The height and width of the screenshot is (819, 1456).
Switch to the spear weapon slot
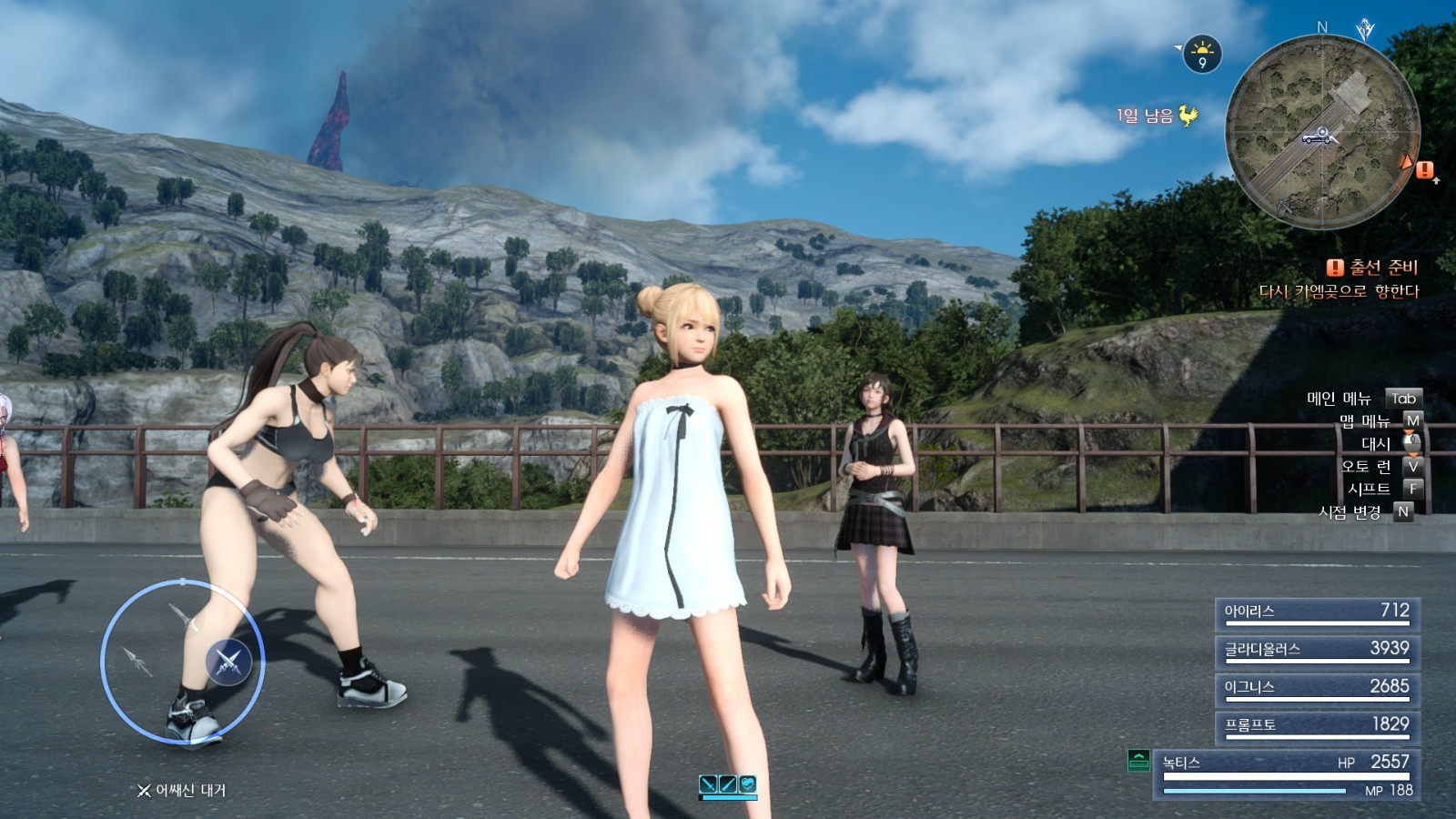pyautogui.click(x=137, y=660)
